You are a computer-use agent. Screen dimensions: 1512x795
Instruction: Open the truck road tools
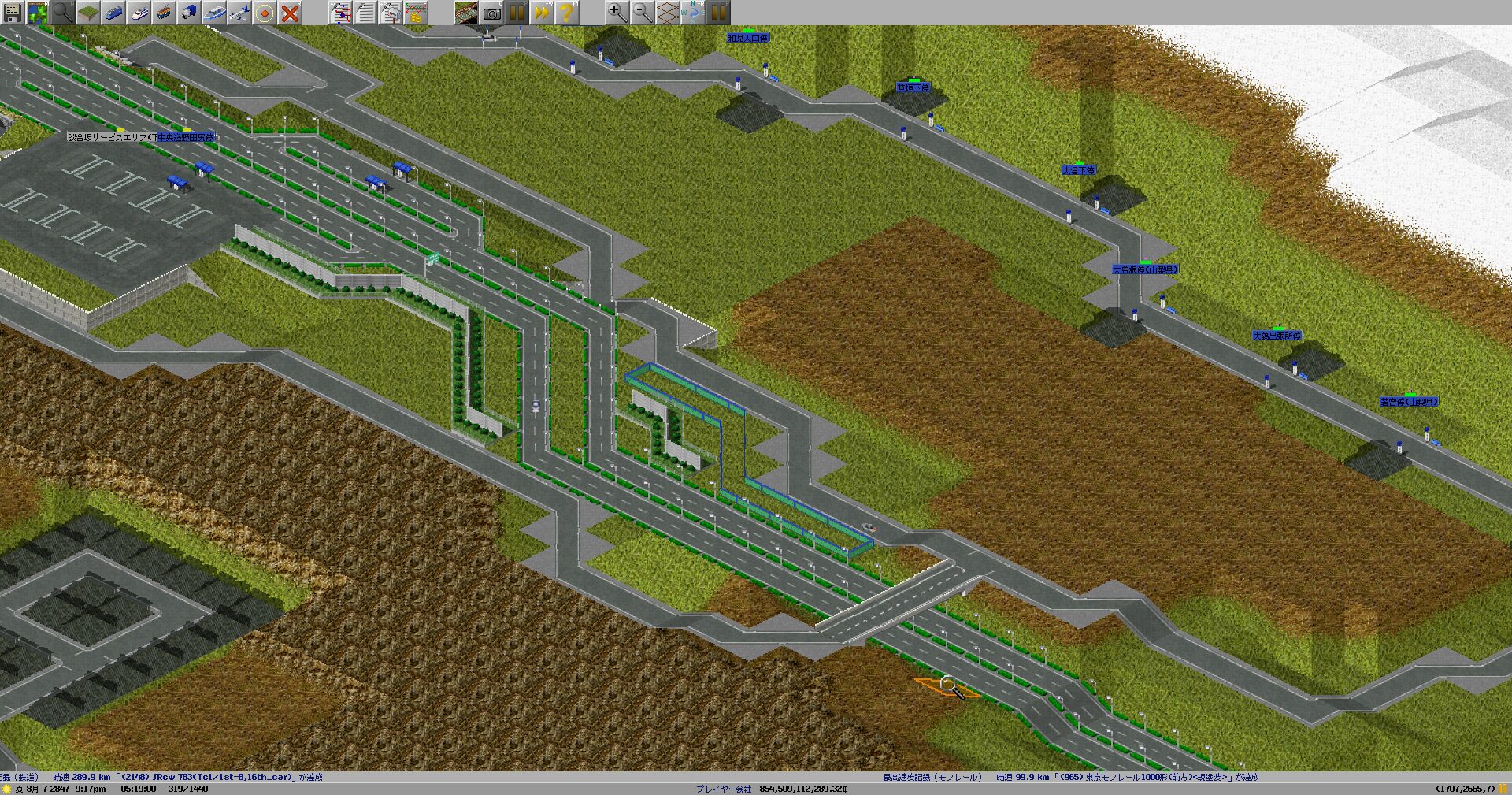[189, 13]
